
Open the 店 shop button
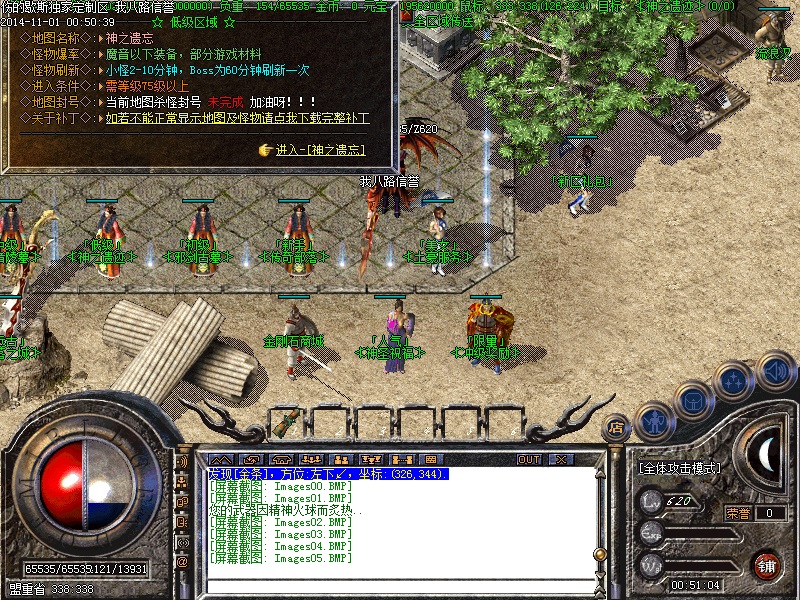617,428
